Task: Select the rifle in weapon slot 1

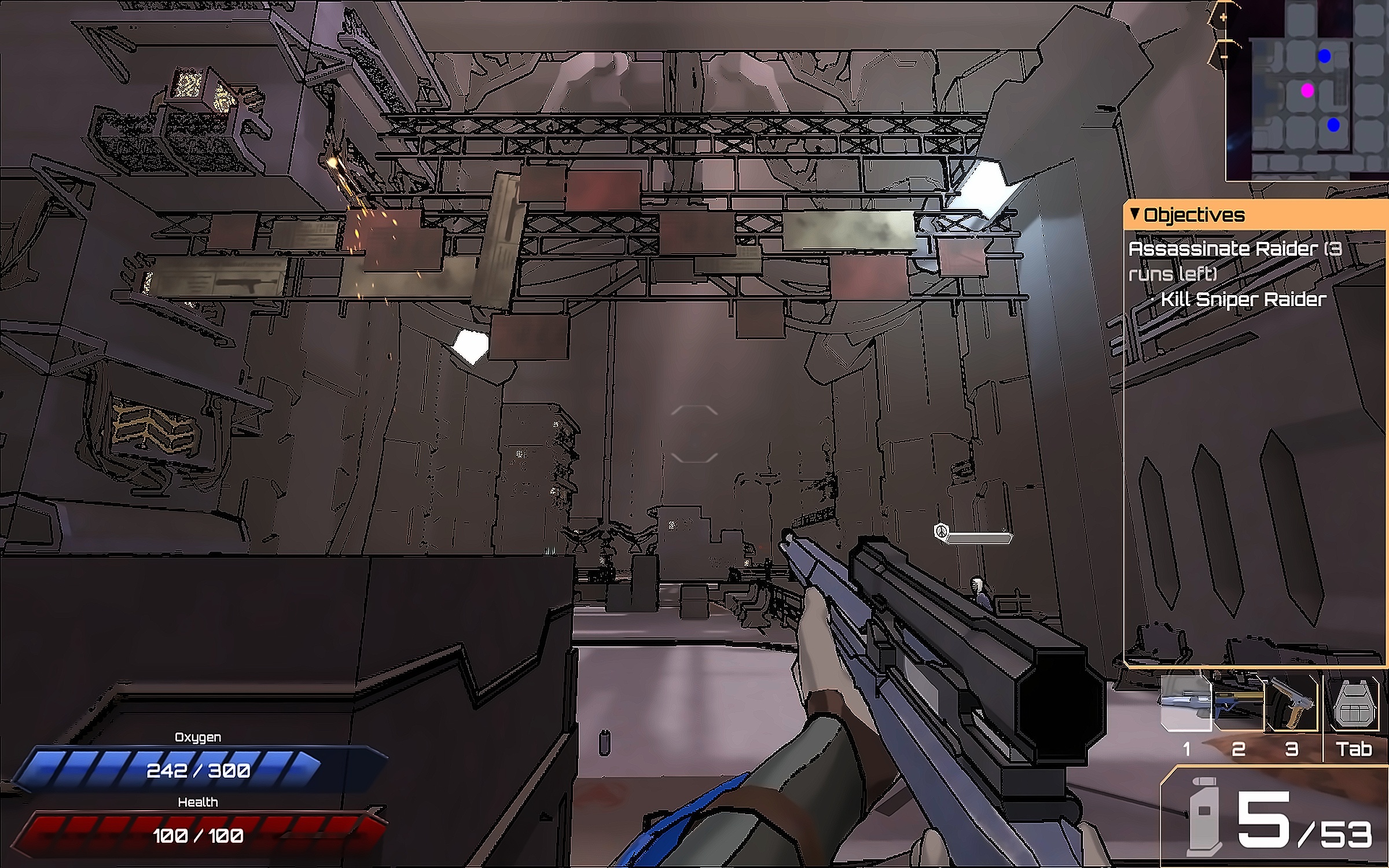Action: point(1186,704)
